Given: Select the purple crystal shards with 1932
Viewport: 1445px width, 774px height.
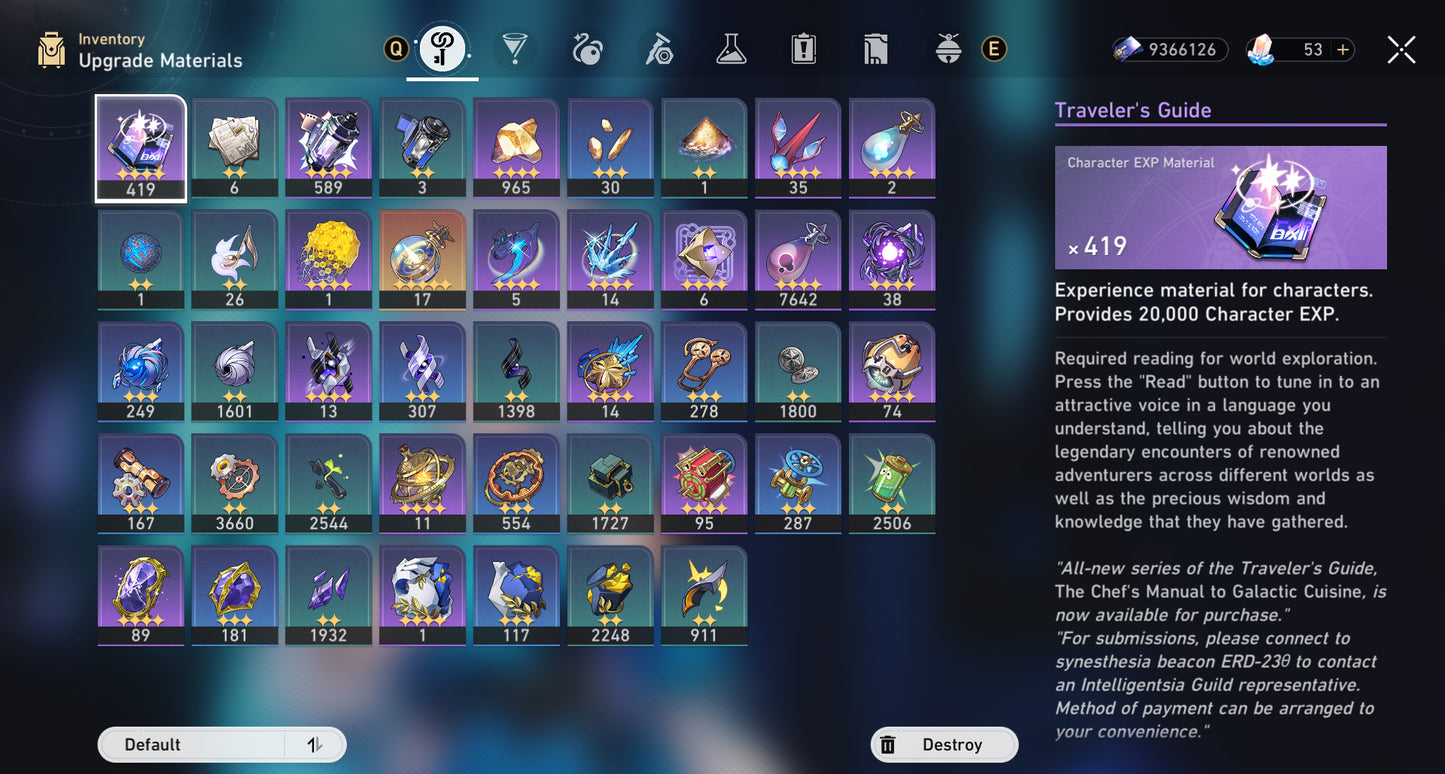Looking at the screenshot, I should 328,596.
